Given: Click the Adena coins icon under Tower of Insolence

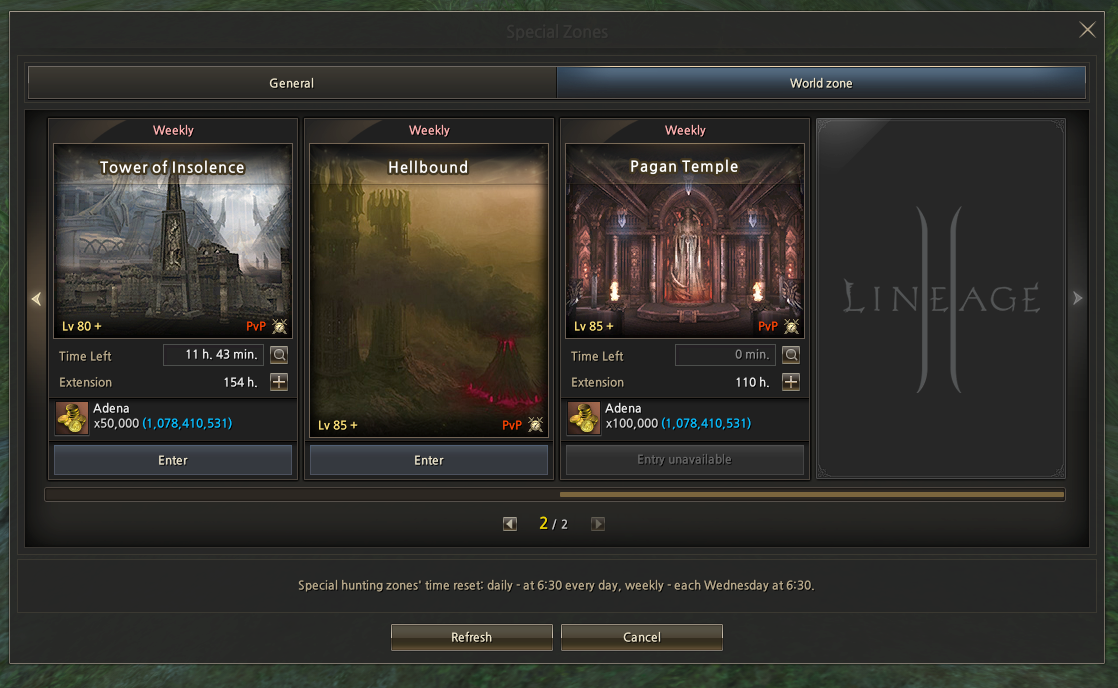Looking at the screenshot, I should (x=72, y=418).
